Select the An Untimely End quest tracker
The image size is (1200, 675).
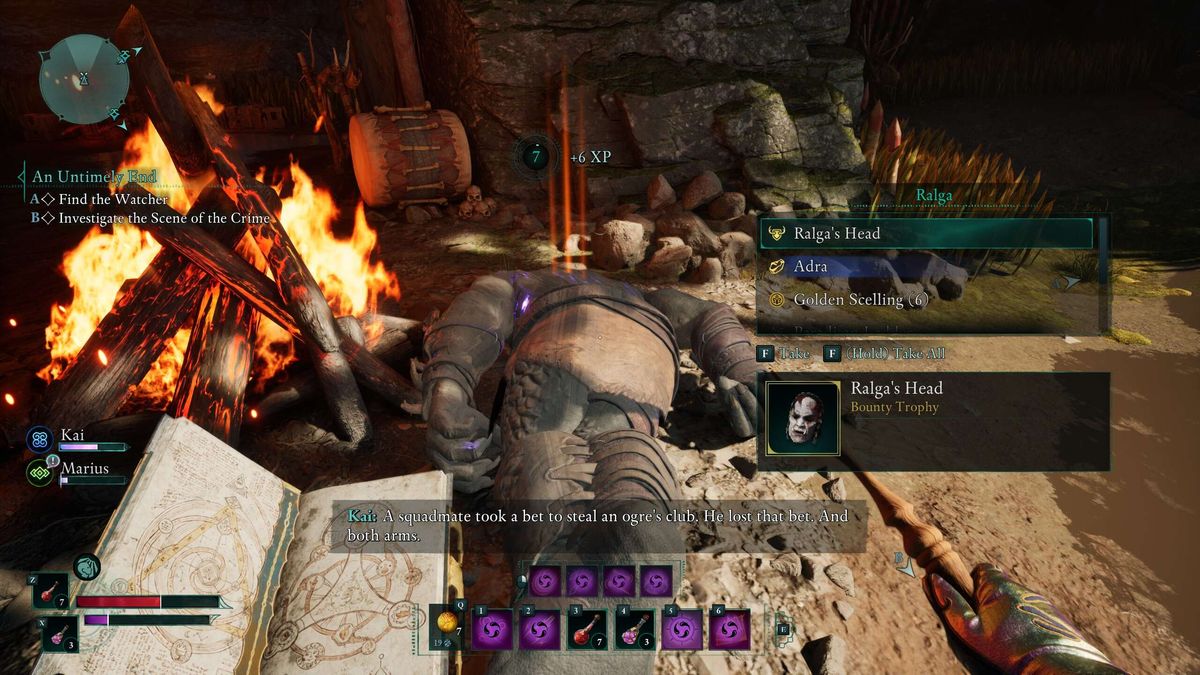point(94,177)
